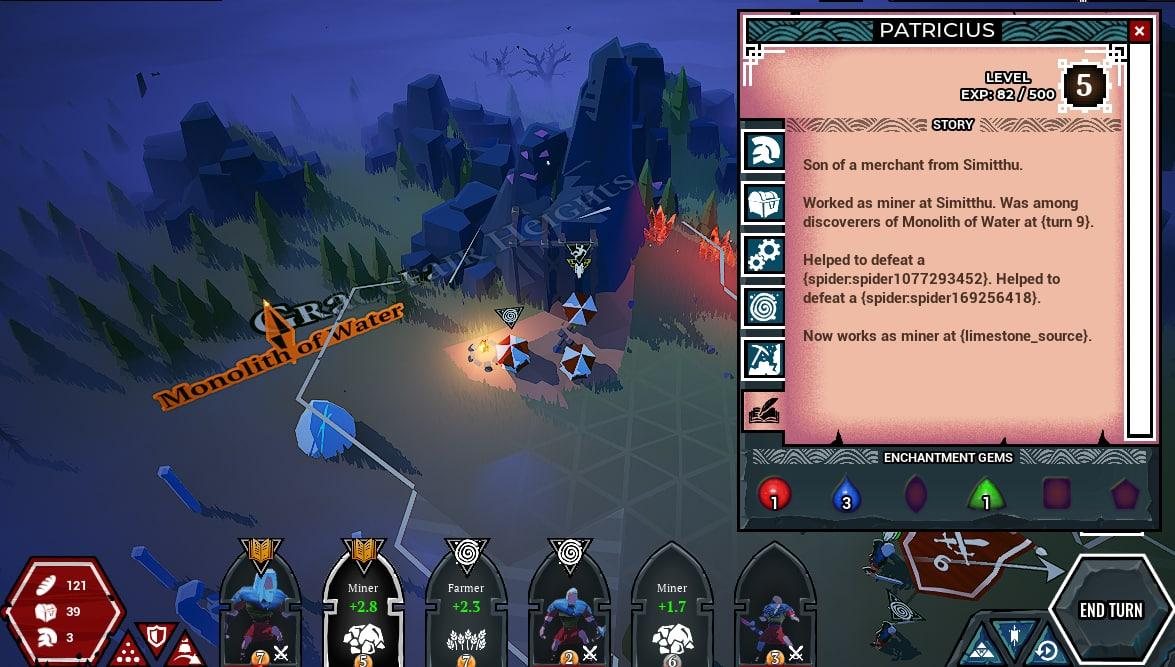Click the spiral marker above the campfire
Viewport: 1175px width, 667px height.
point(509,318)
